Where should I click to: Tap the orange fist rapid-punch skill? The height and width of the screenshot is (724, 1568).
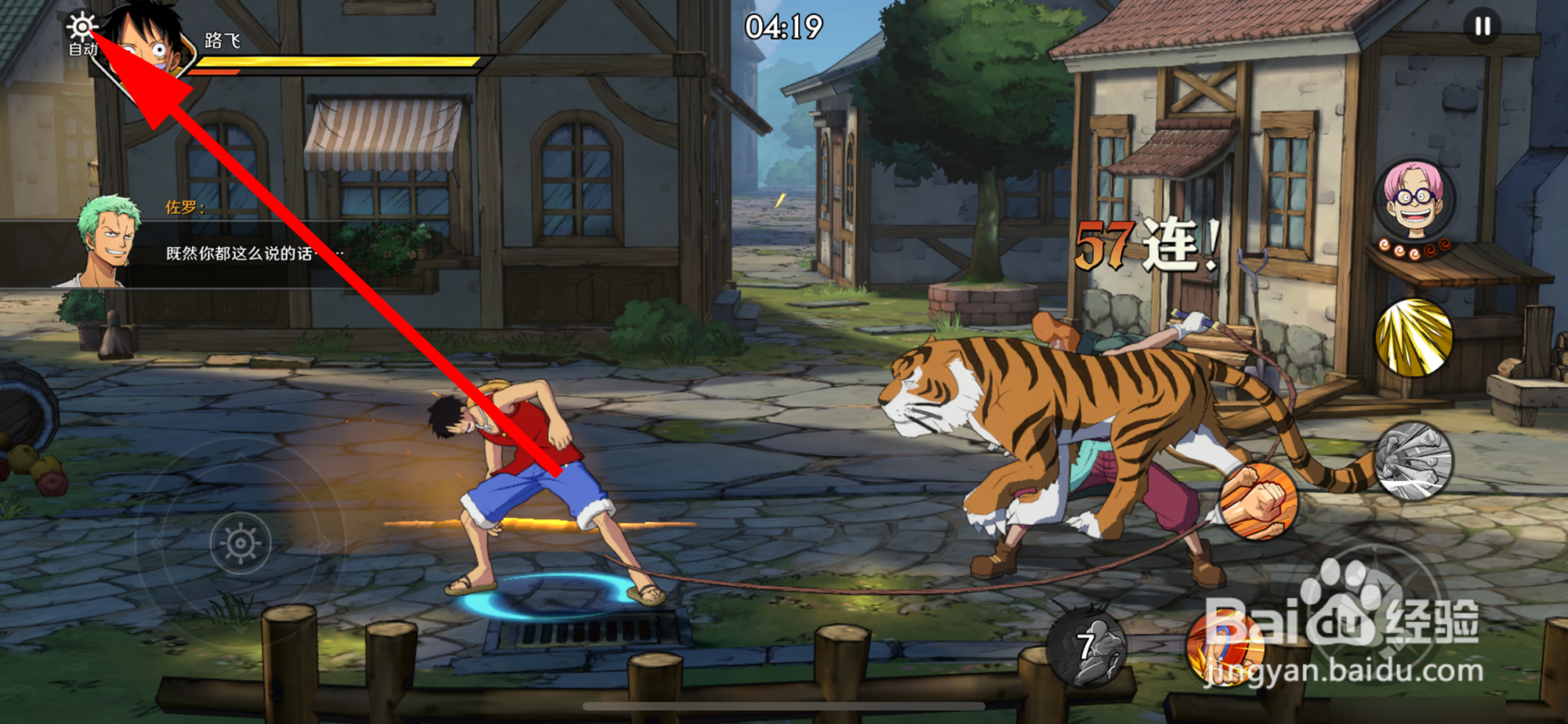point(1258,501)
